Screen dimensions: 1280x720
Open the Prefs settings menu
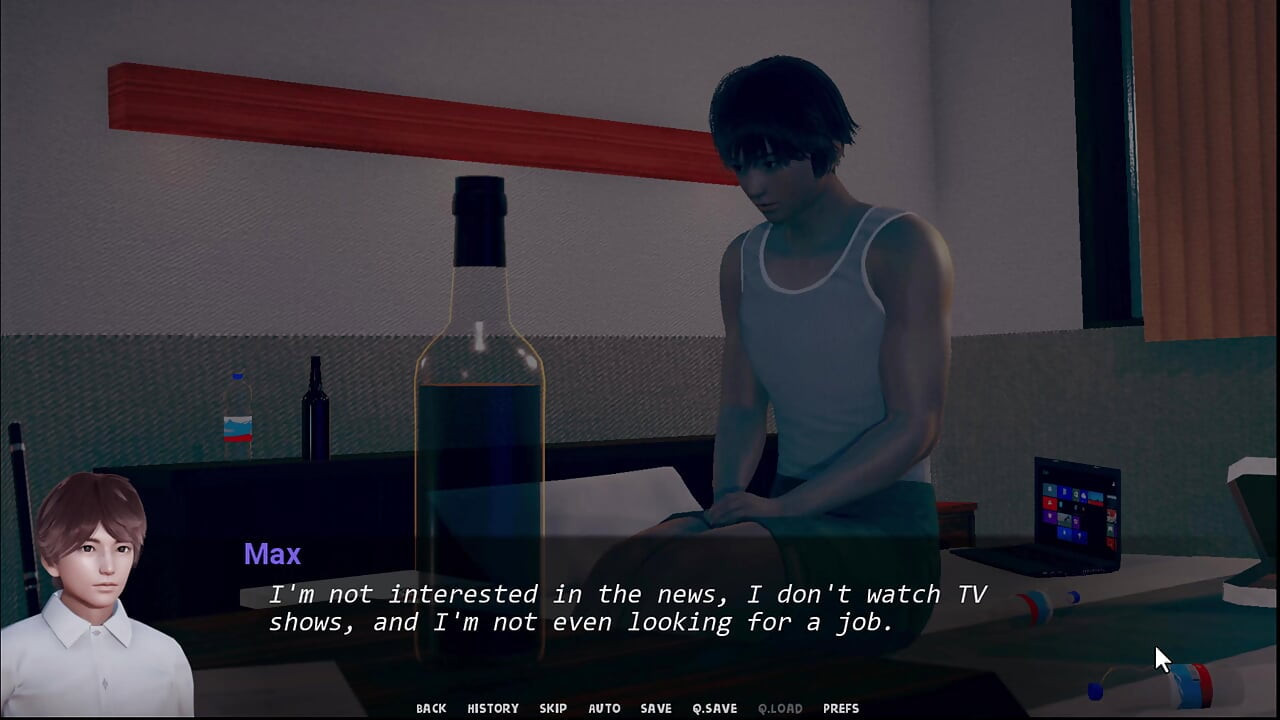pyautogui.click(x=841, y=708)
